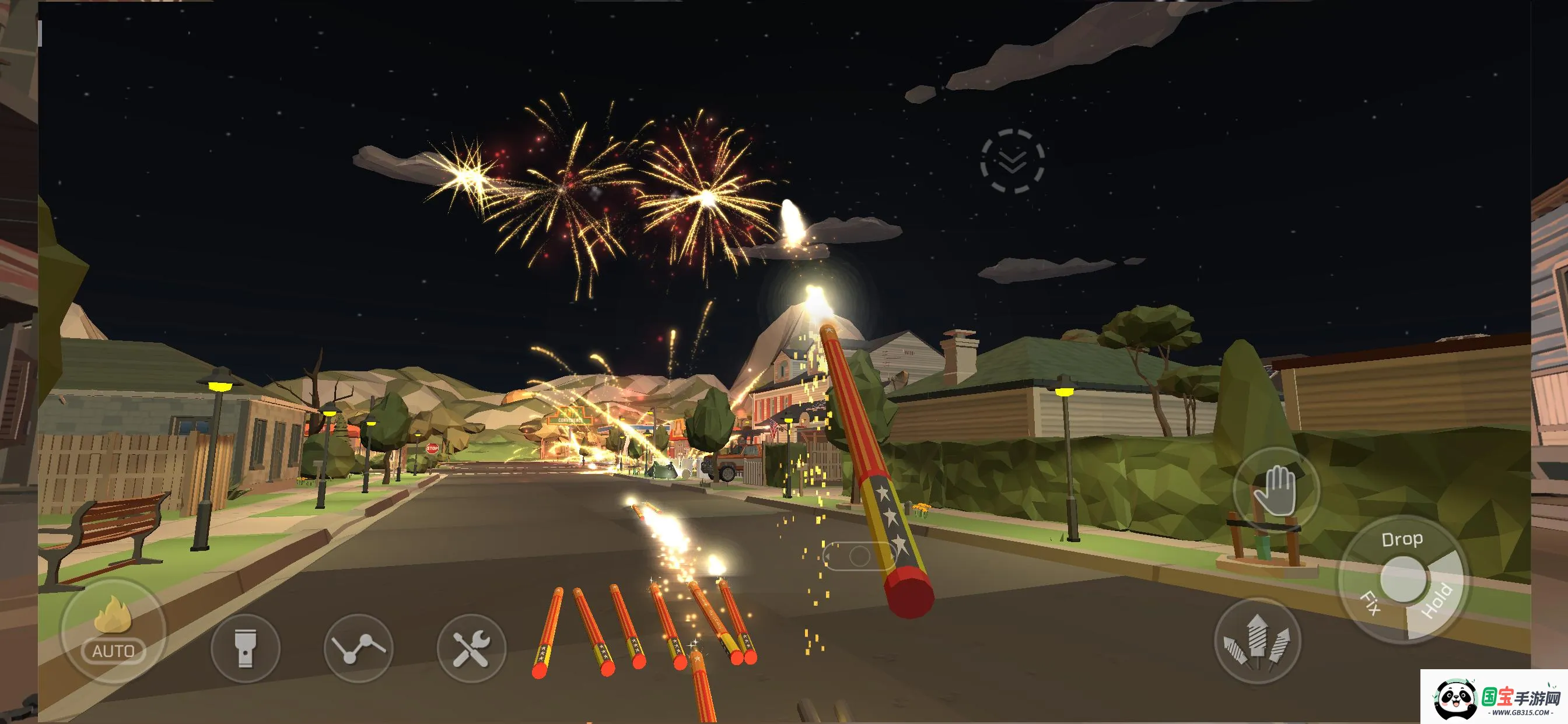1568x724 pixels.
Task: Visit the panda watermark website logo
Action: click(x=1494, y=698)
